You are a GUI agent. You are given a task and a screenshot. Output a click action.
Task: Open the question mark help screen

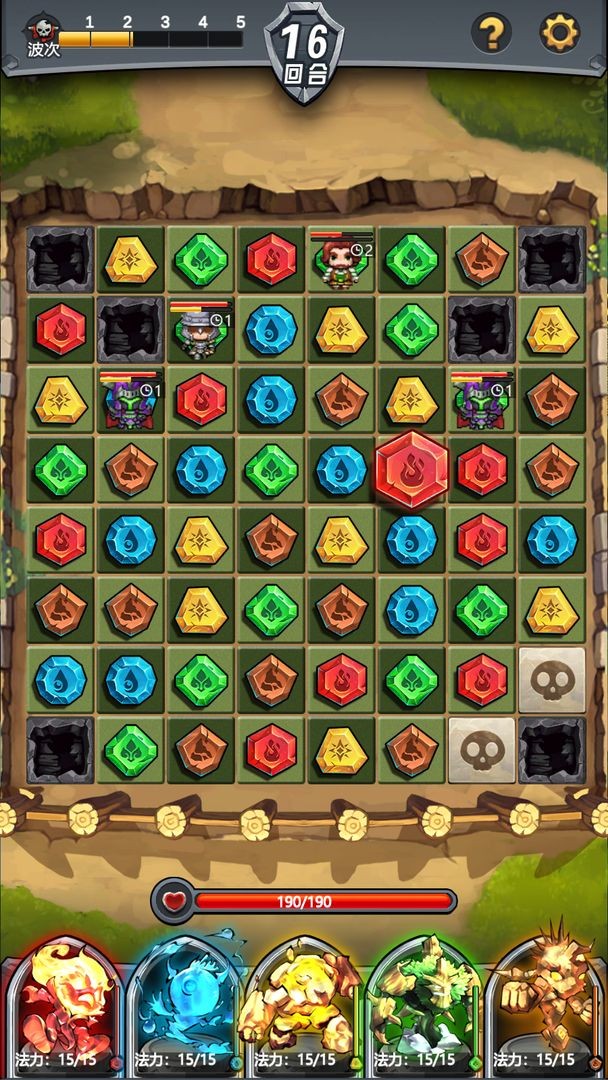(x=490, y=34)
